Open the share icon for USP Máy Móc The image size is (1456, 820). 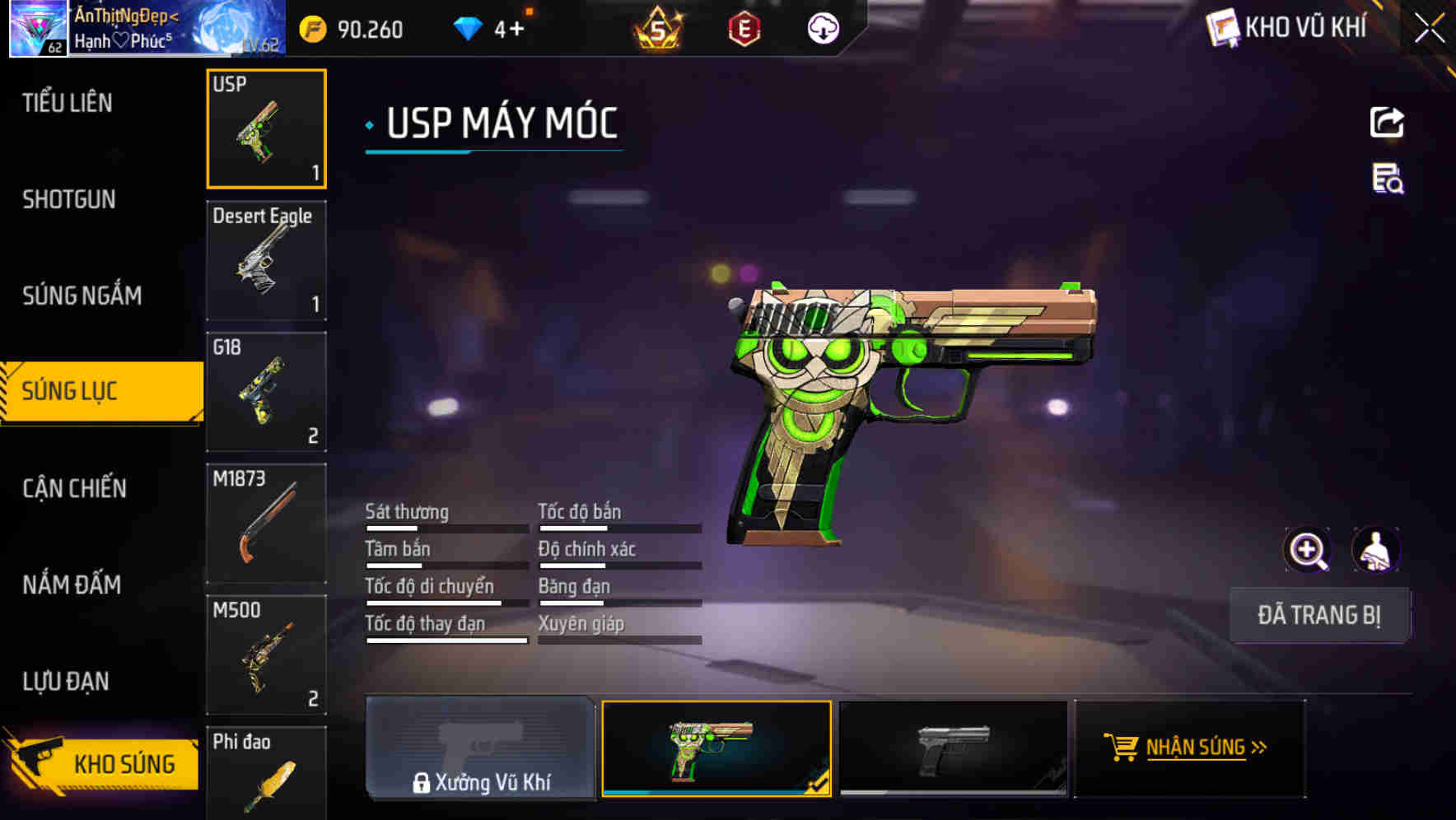[x=1386, y=122]
